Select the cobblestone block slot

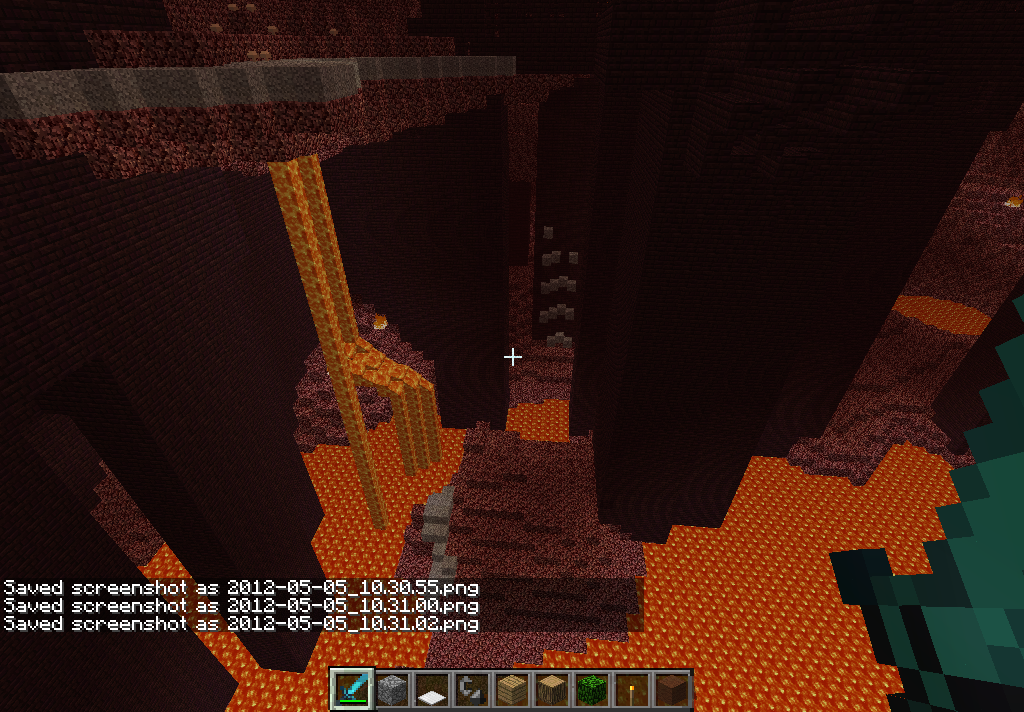pos(392,690)
